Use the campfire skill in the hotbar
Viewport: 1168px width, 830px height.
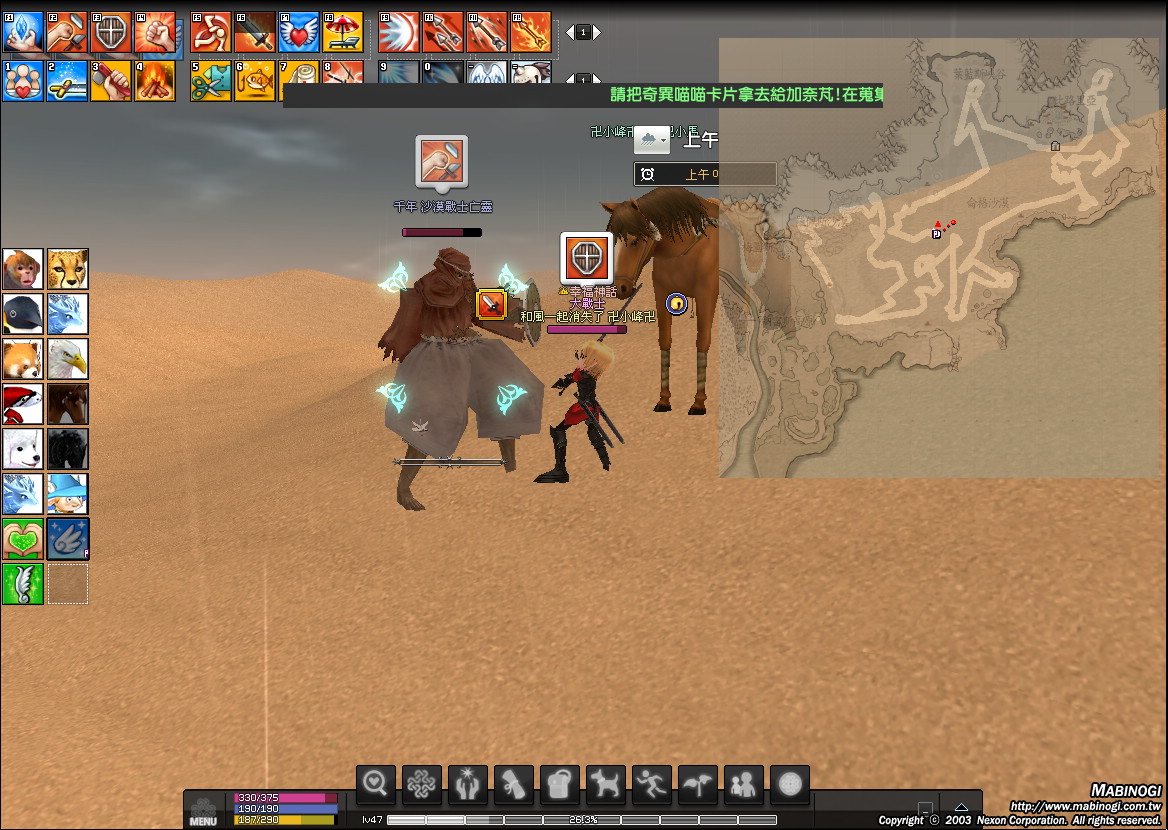point(155,81)
